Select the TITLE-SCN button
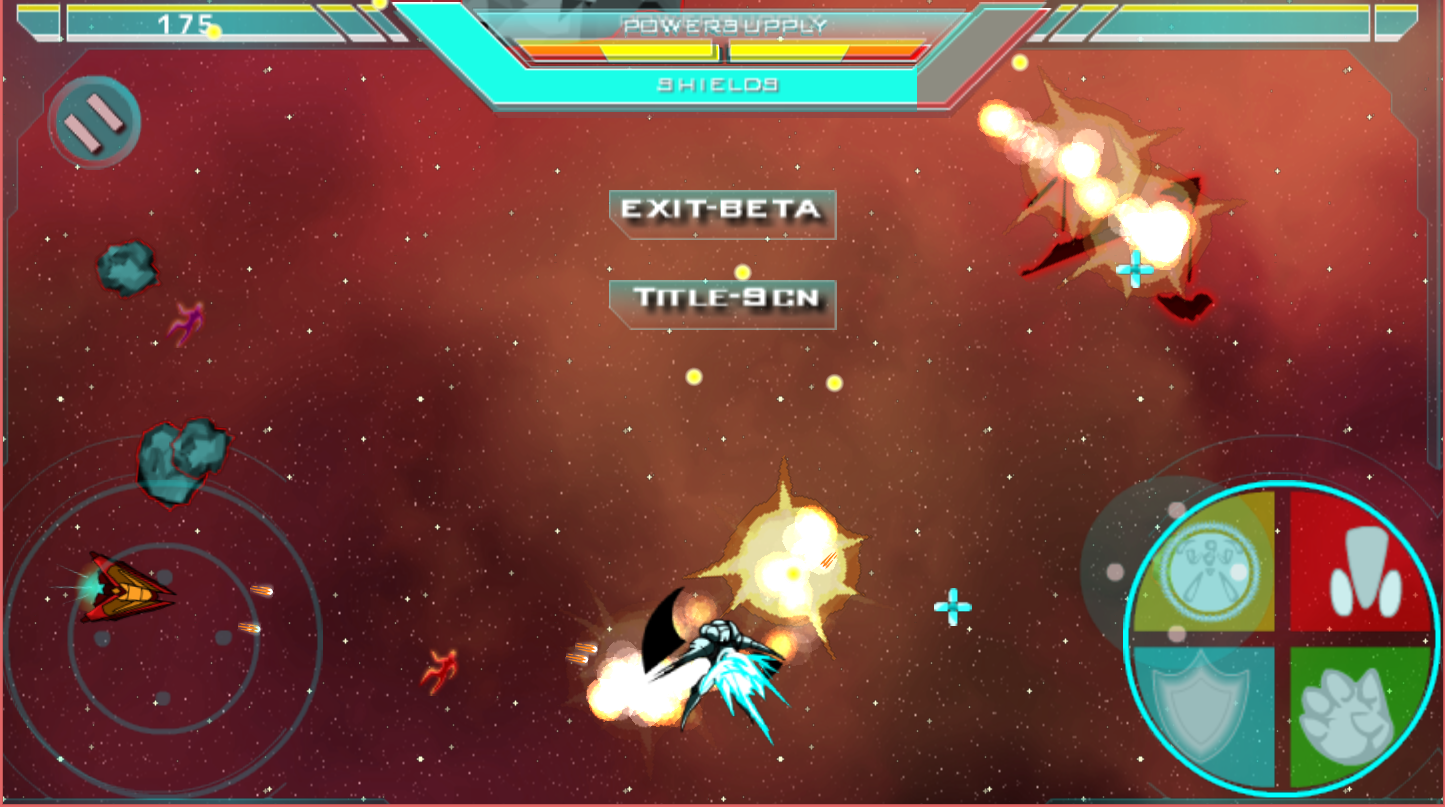This screenshot has height=807, width=1445. [722, 300]
